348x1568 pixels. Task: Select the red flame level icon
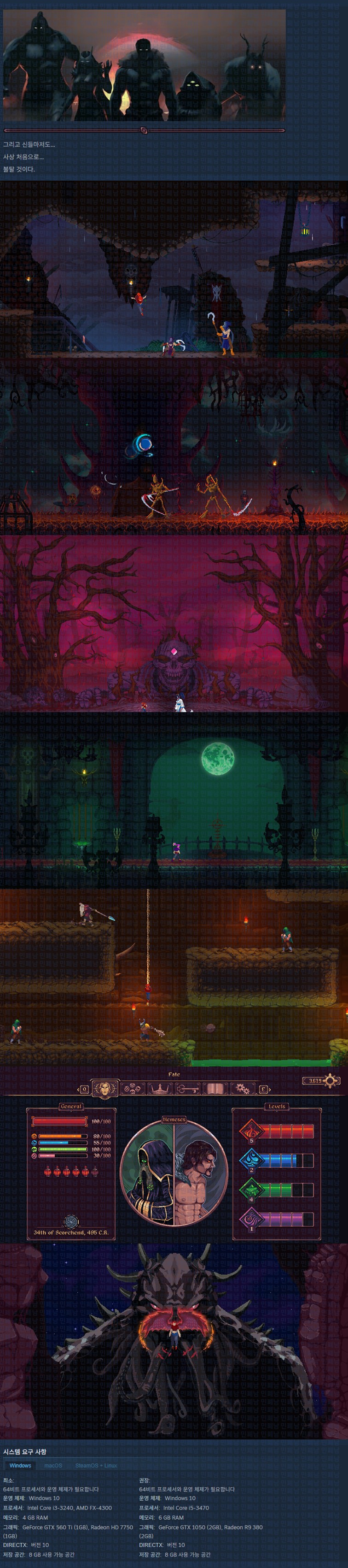(250, 1132)
